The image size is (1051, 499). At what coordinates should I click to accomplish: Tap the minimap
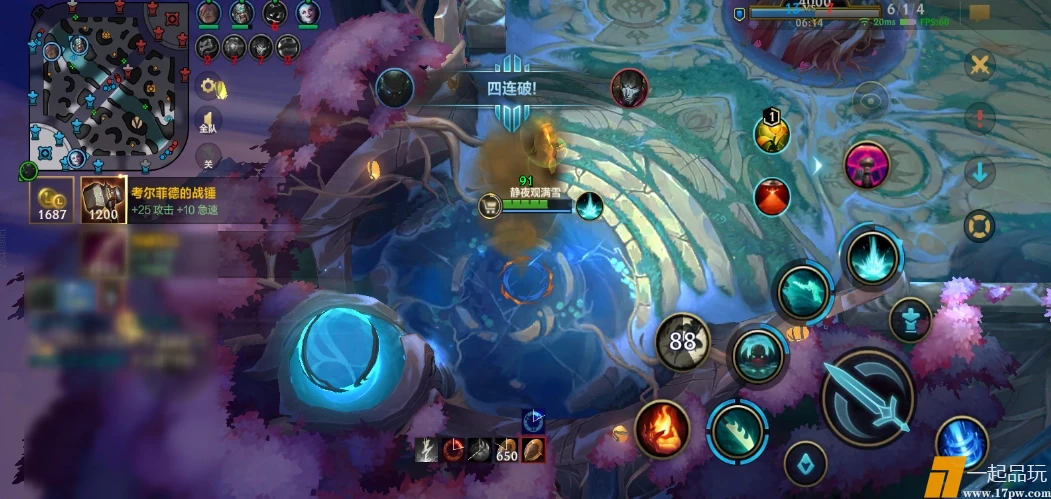pos(109,87)
